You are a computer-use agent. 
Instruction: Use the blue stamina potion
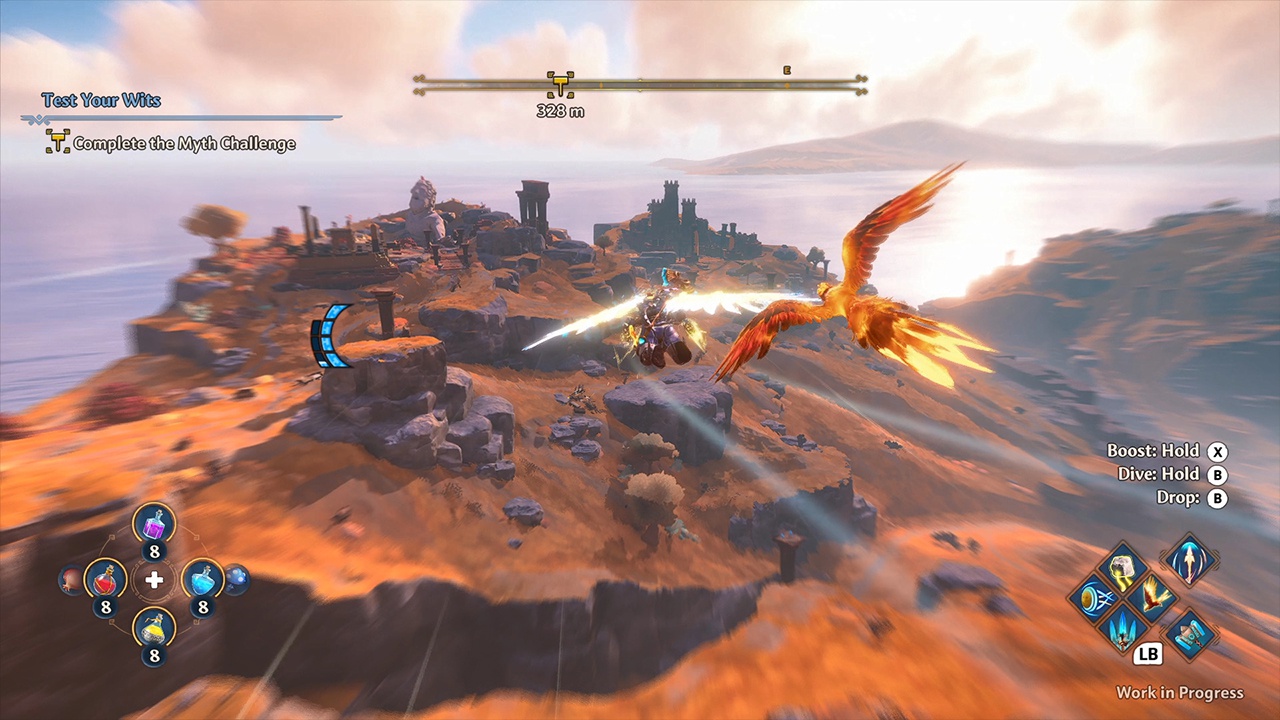point(202,578)
